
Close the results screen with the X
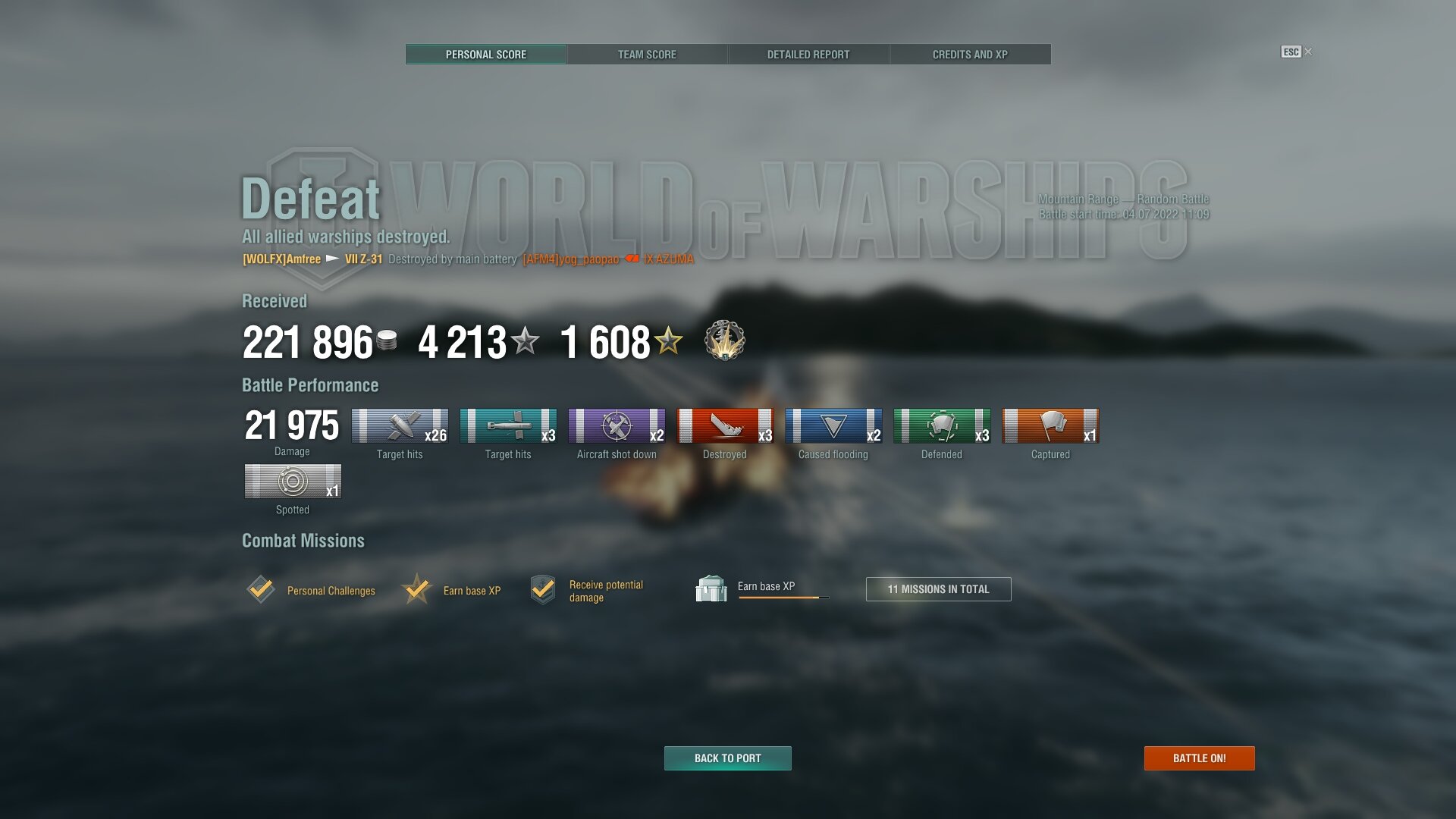pos(1308,52)
